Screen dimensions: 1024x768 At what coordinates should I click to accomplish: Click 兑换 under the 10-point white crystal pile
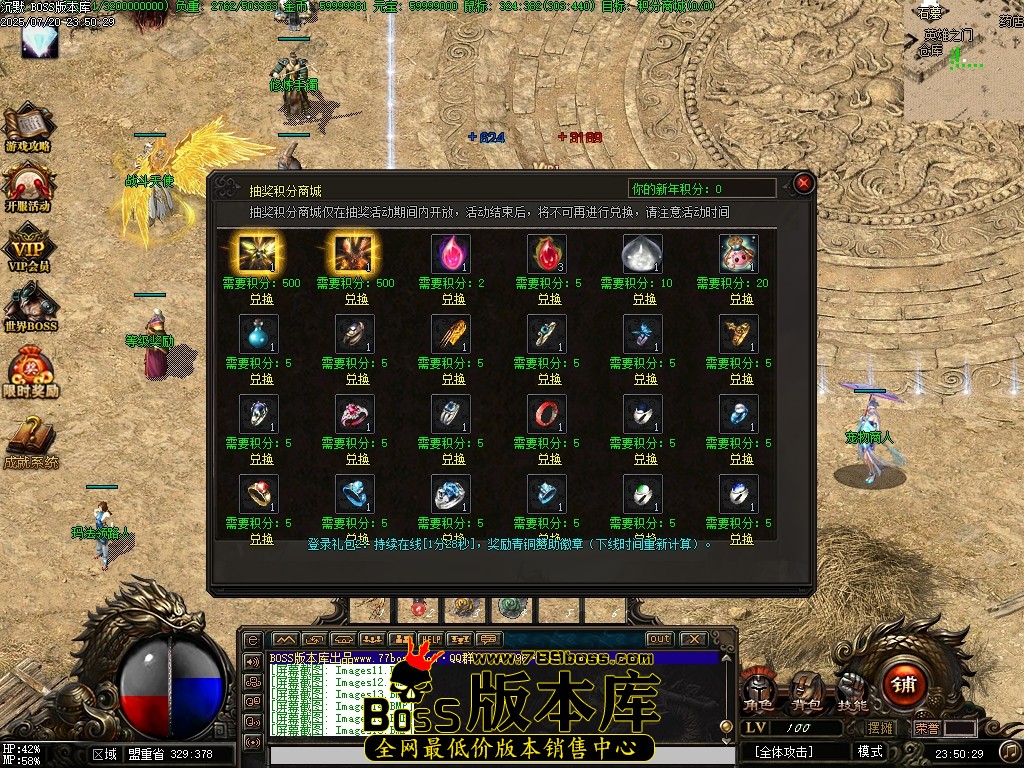click(x=645, y=299)
